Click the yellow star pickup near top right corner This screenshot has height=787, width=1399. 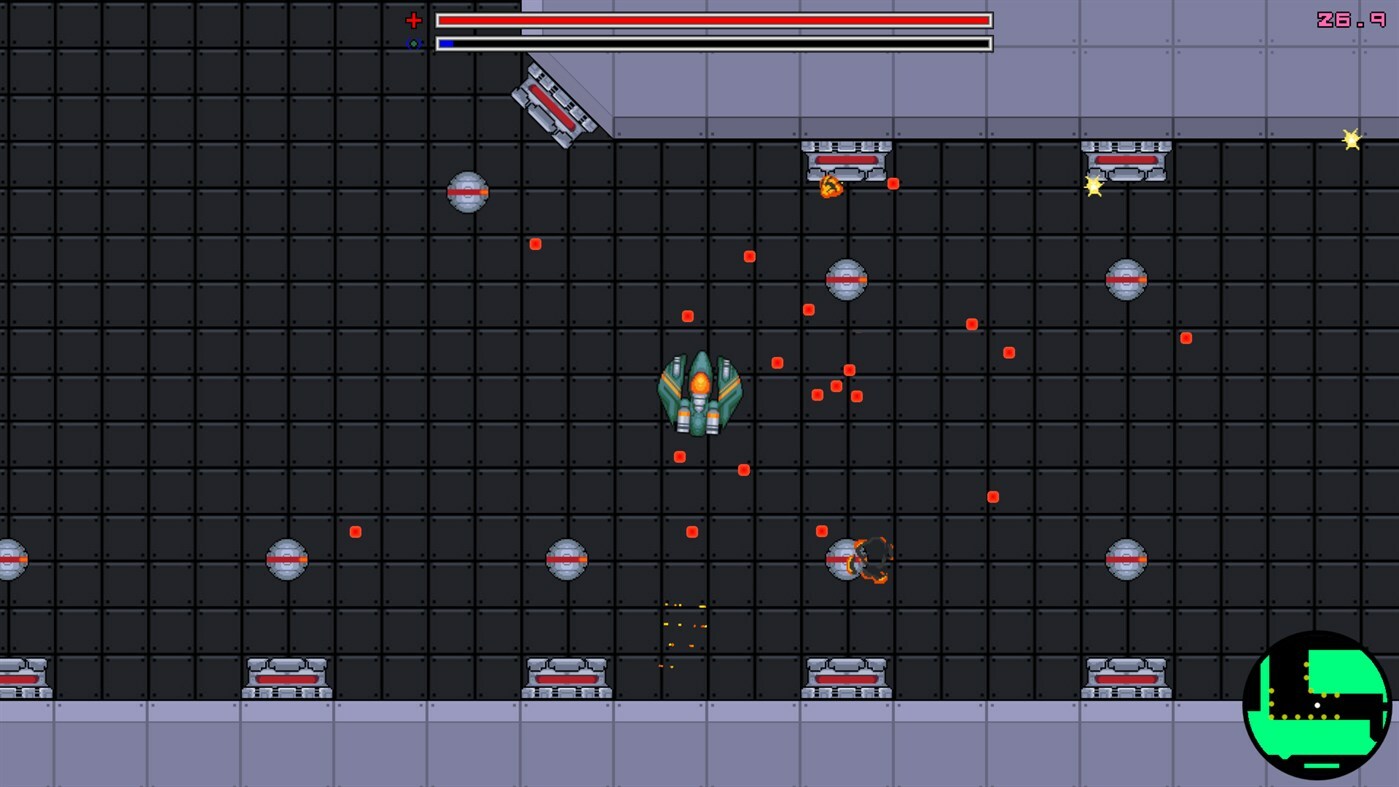[x=1351, y=139]
